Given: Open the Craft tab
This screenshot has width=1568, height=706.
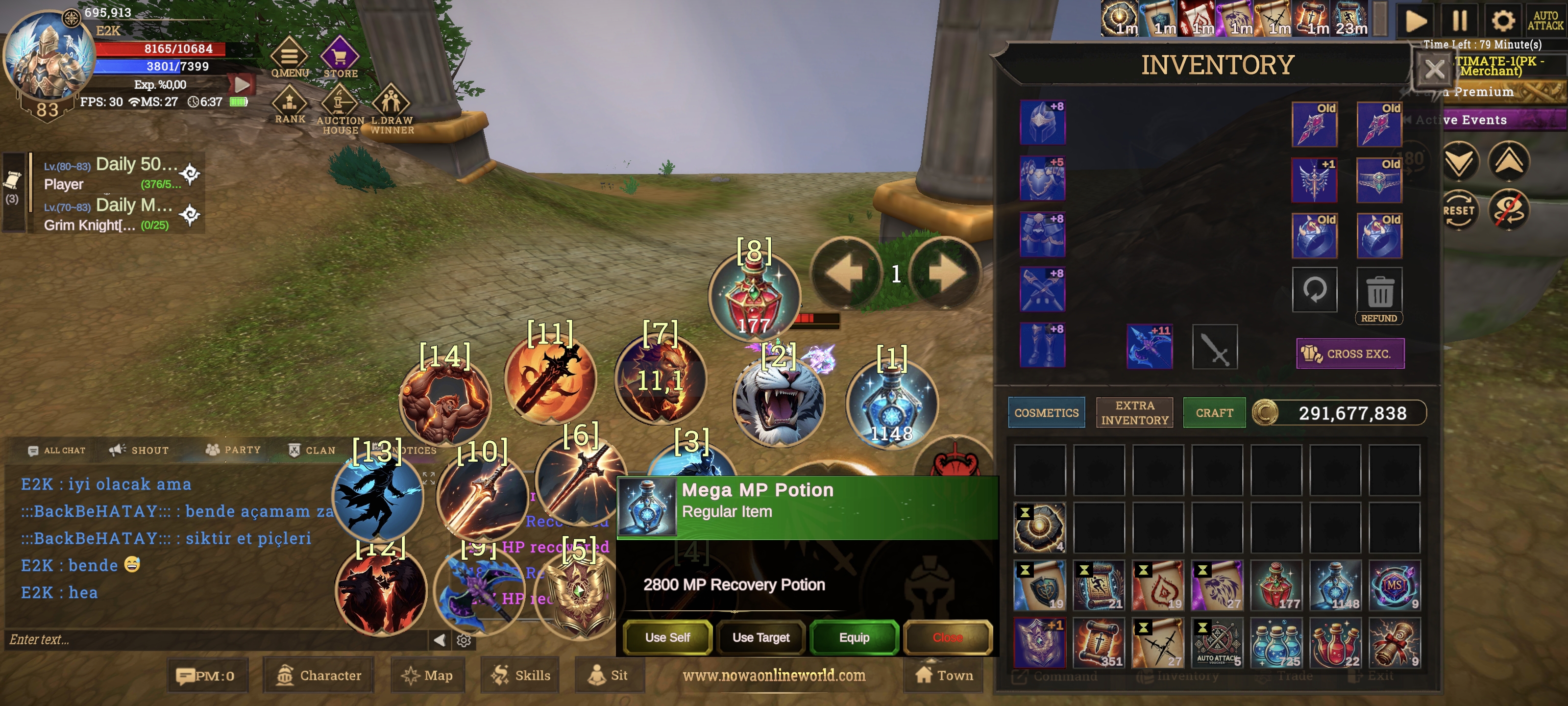Looking at the screenshot, I should pos(1214,412).
